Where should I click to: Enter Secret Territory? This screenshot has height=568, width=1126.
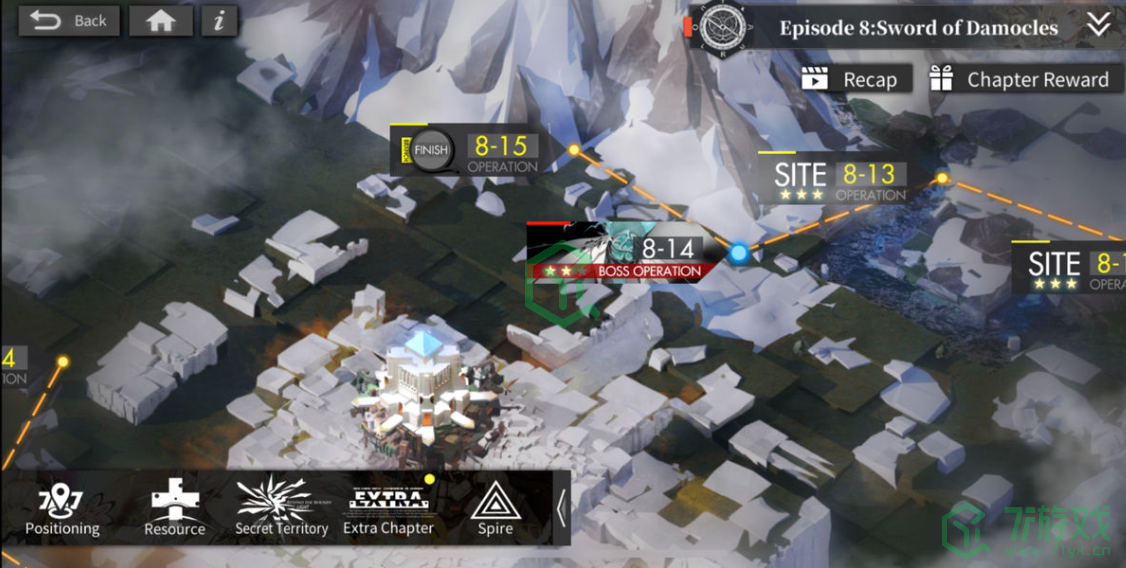pyautogui.click(x=281, y=510)
